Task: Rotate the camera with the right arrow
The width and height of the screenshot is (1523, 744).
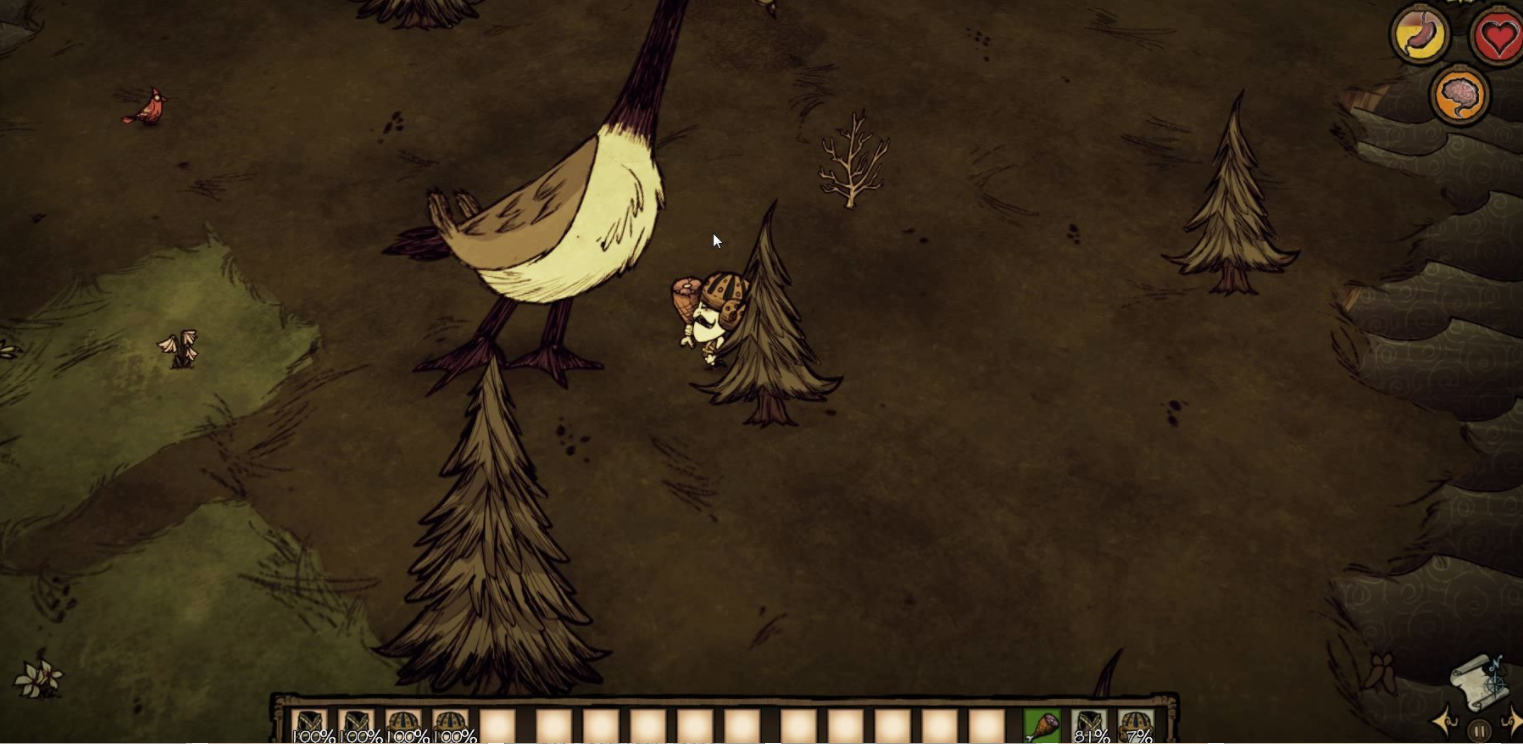Action: click(1512, 721)
